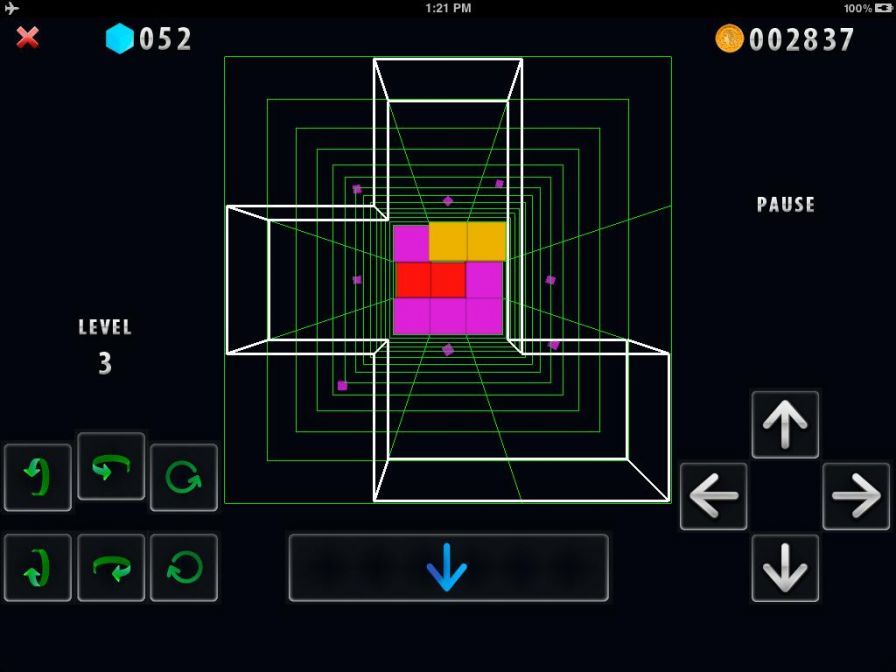Spin piece using the circle with right-side arrowhead
Viewport: 896px width, 672px height.
point(184,478)
